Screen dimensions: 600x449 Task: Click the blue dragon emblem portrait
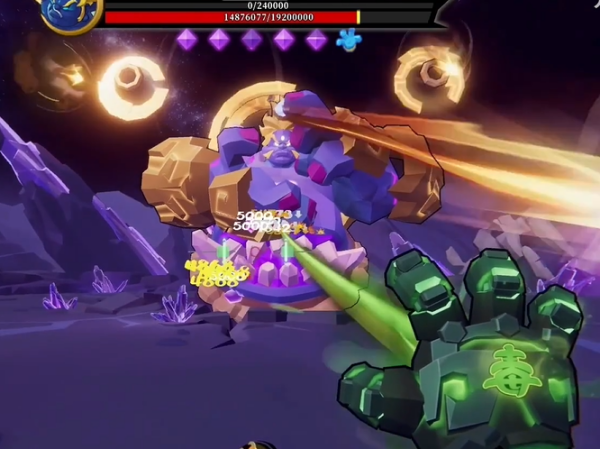click(70, 13)
